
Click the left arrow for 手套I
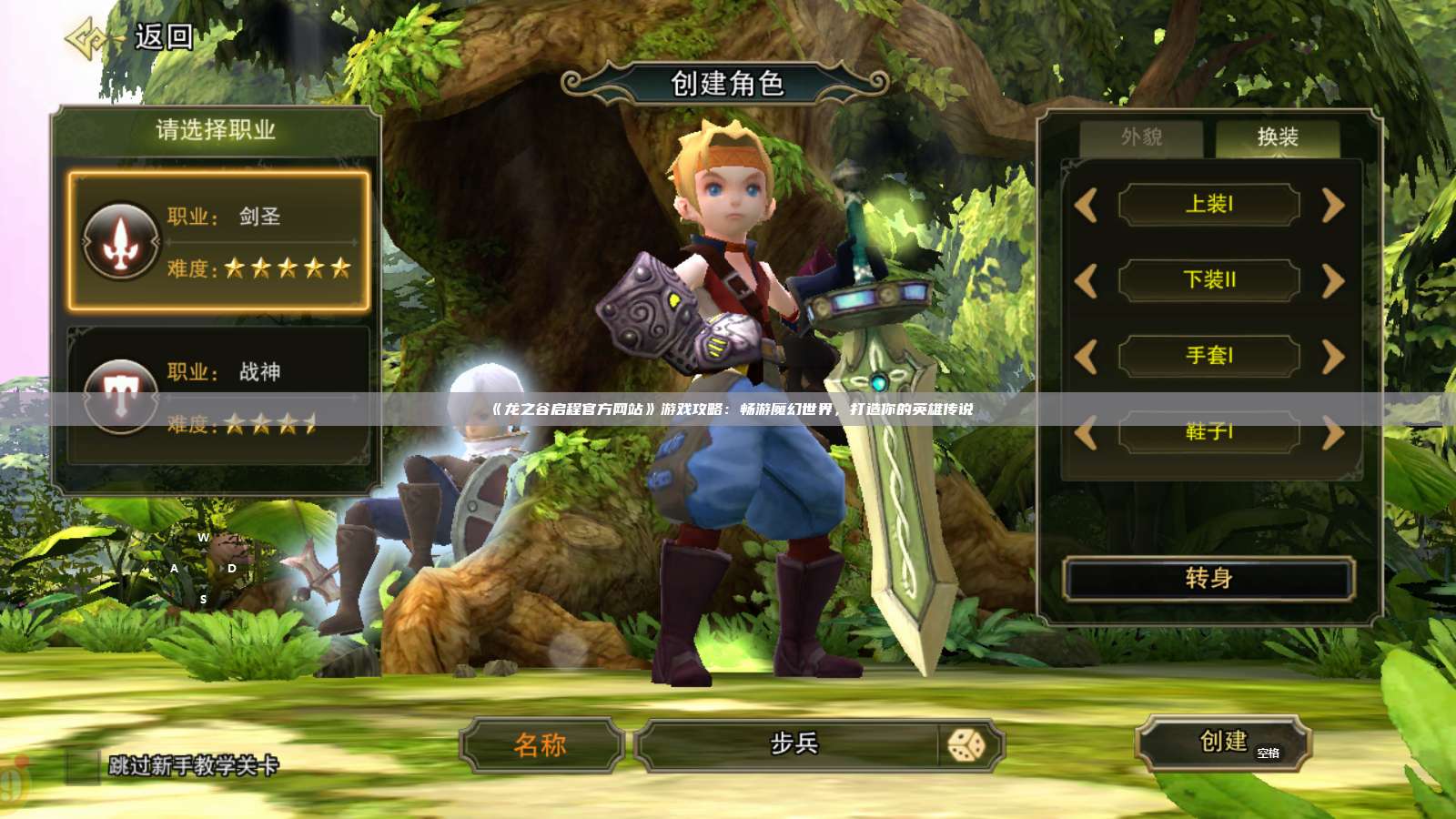coord(1088,357)
